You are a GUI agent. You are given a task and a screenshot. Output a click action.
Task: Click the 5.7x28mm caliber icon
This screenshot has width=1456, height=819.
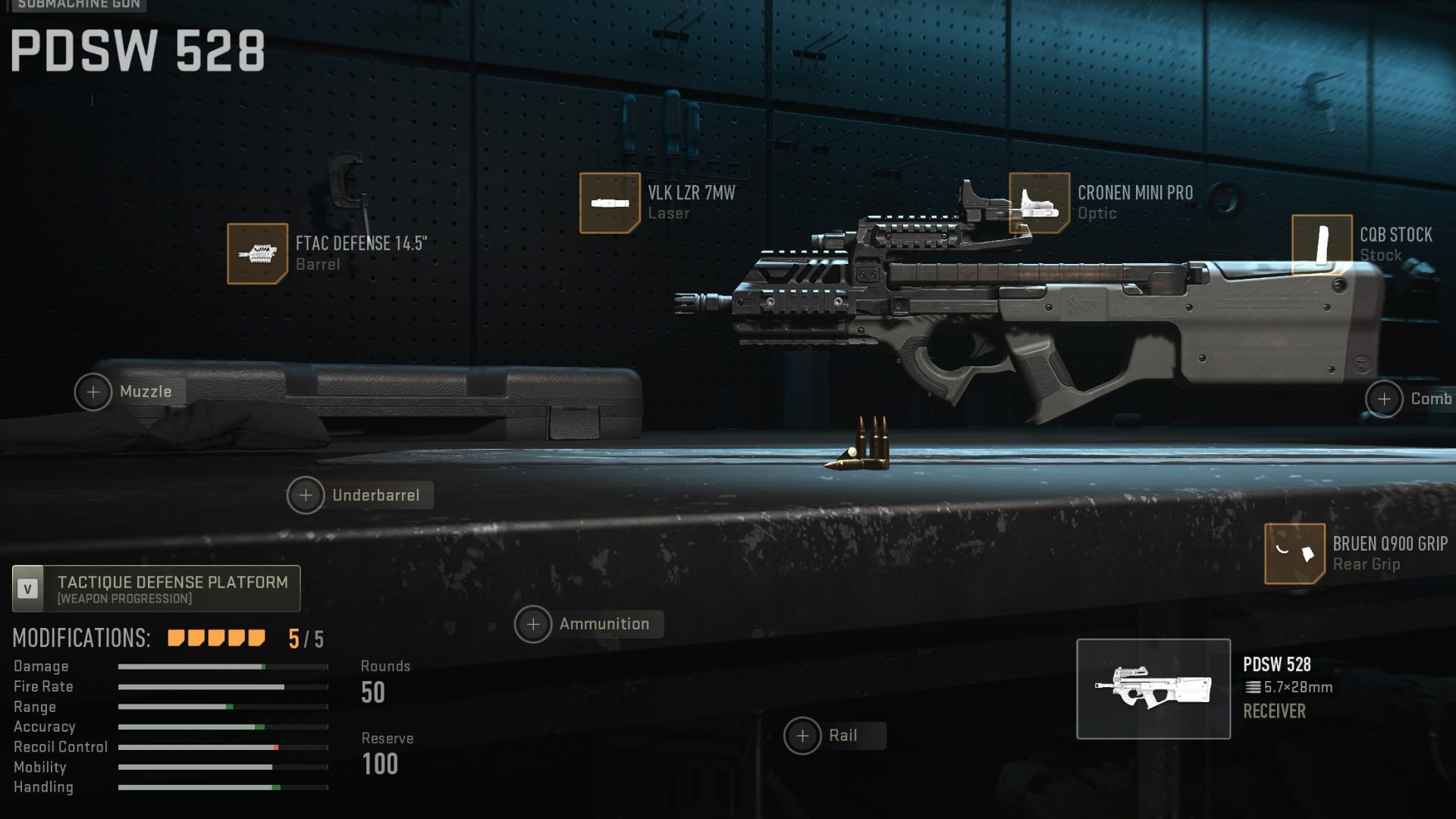pos(1254,688)
